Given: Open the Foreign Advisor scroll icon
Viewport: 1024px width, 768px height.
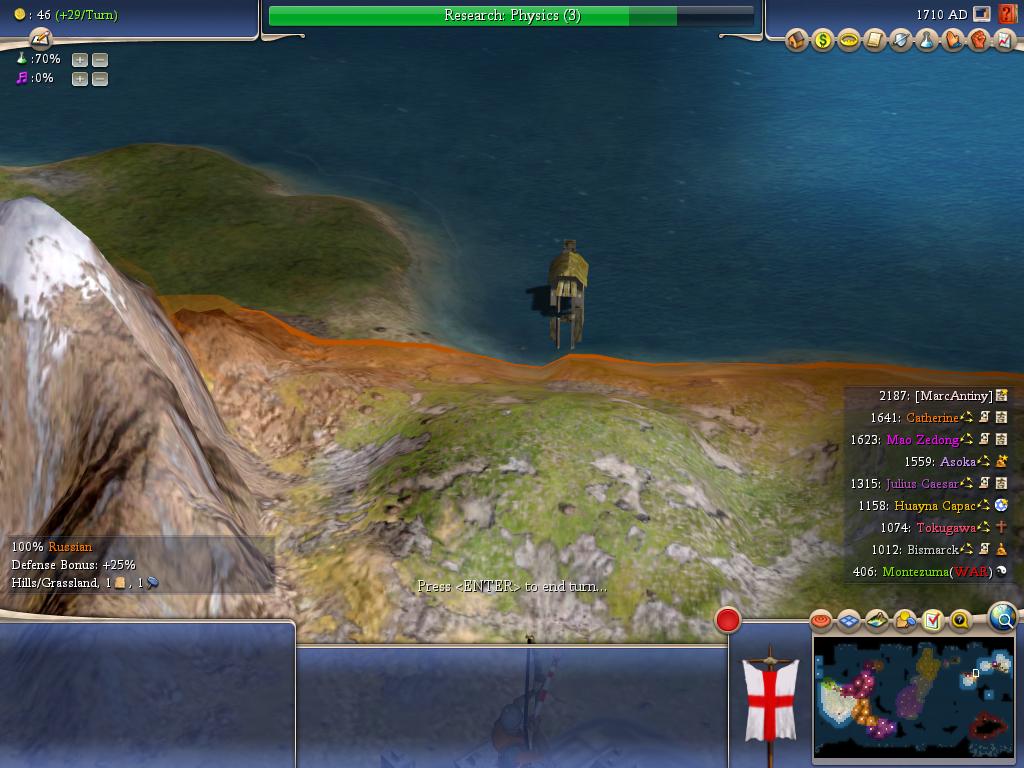Looking at the screenshot, I should pyautogui.click(x=875, y=41).
